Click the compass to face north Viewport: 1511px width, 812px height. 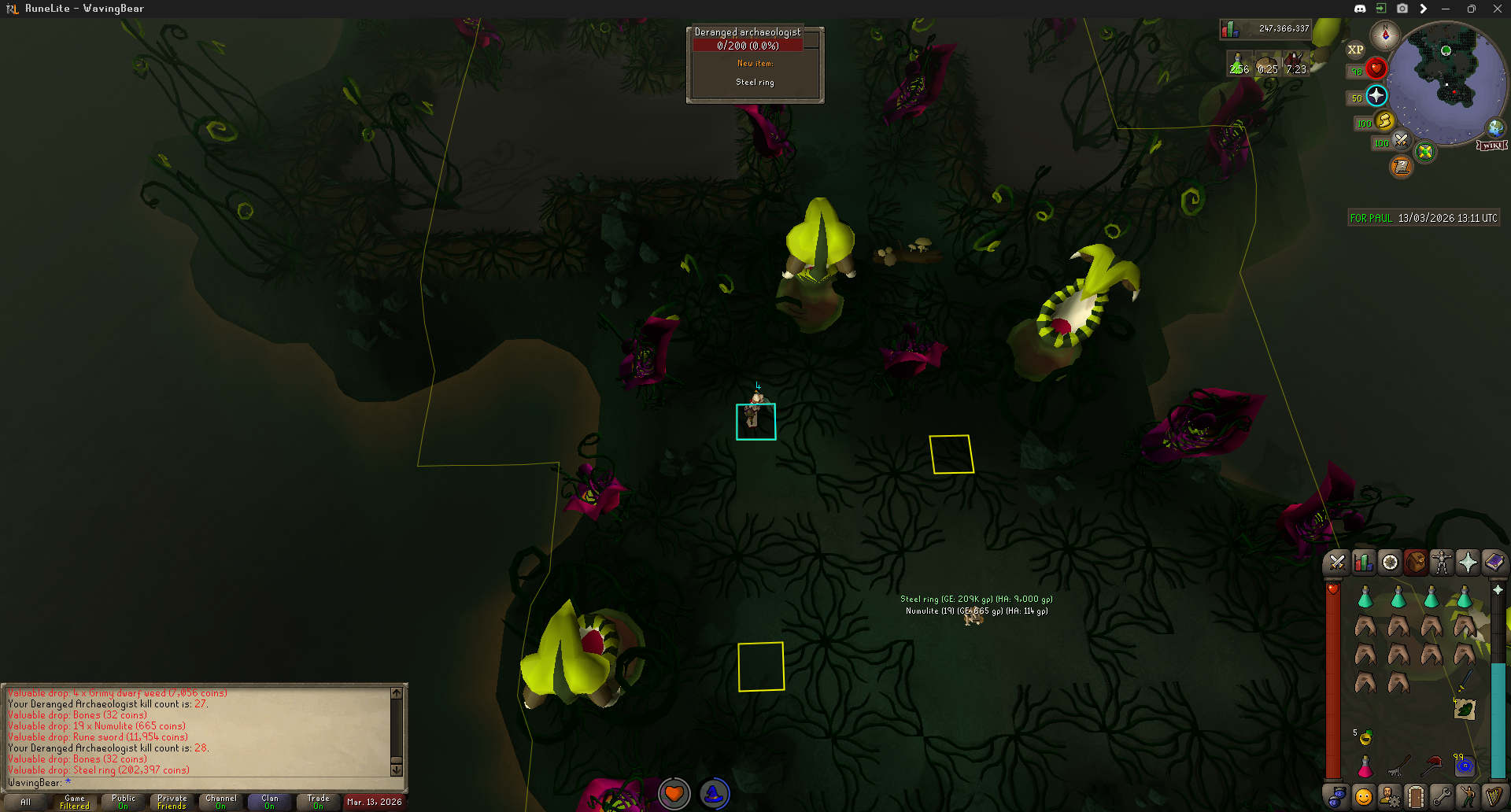click(x=1384, y=35)
